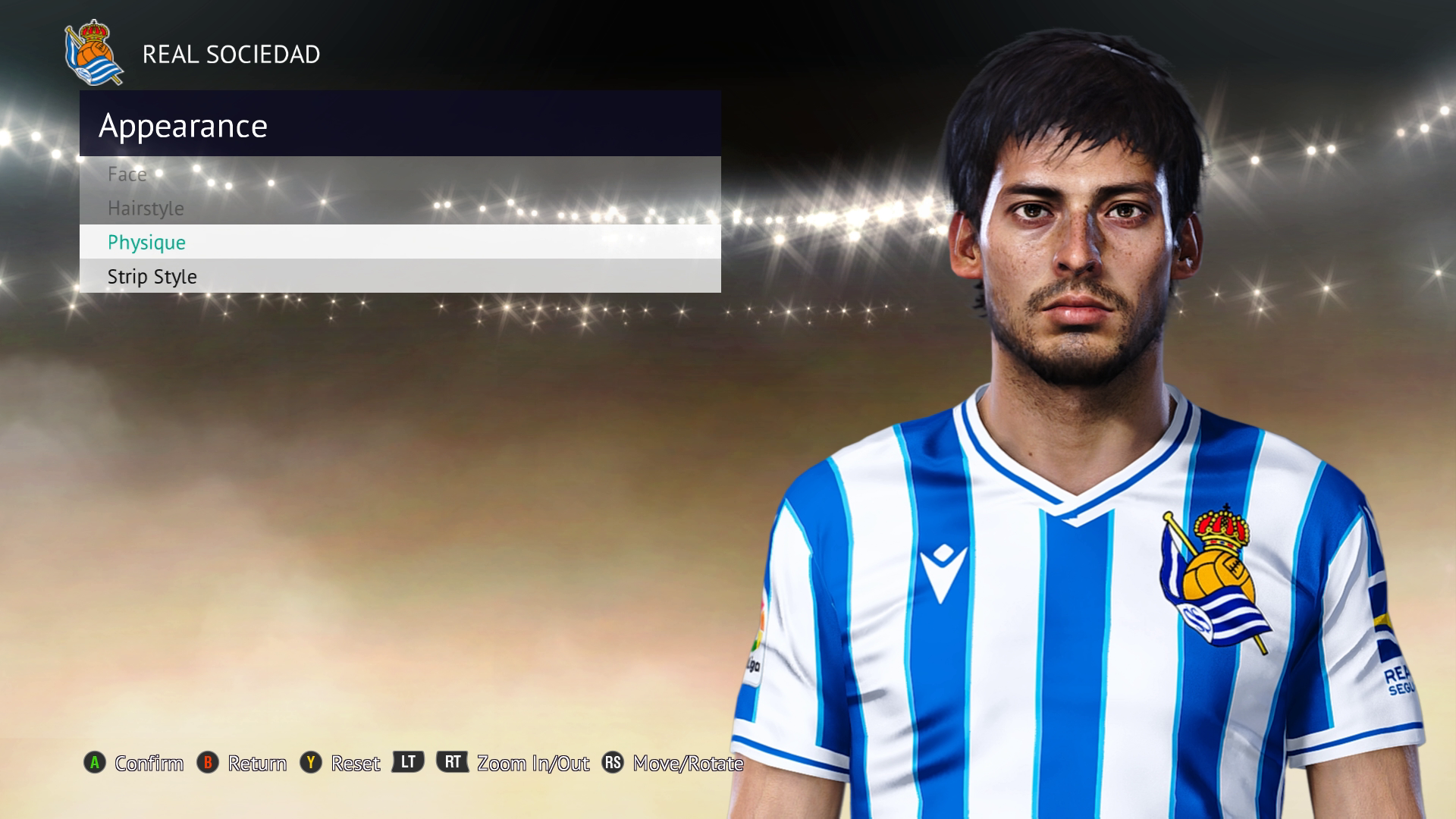Select the Face appearance option

128,174
